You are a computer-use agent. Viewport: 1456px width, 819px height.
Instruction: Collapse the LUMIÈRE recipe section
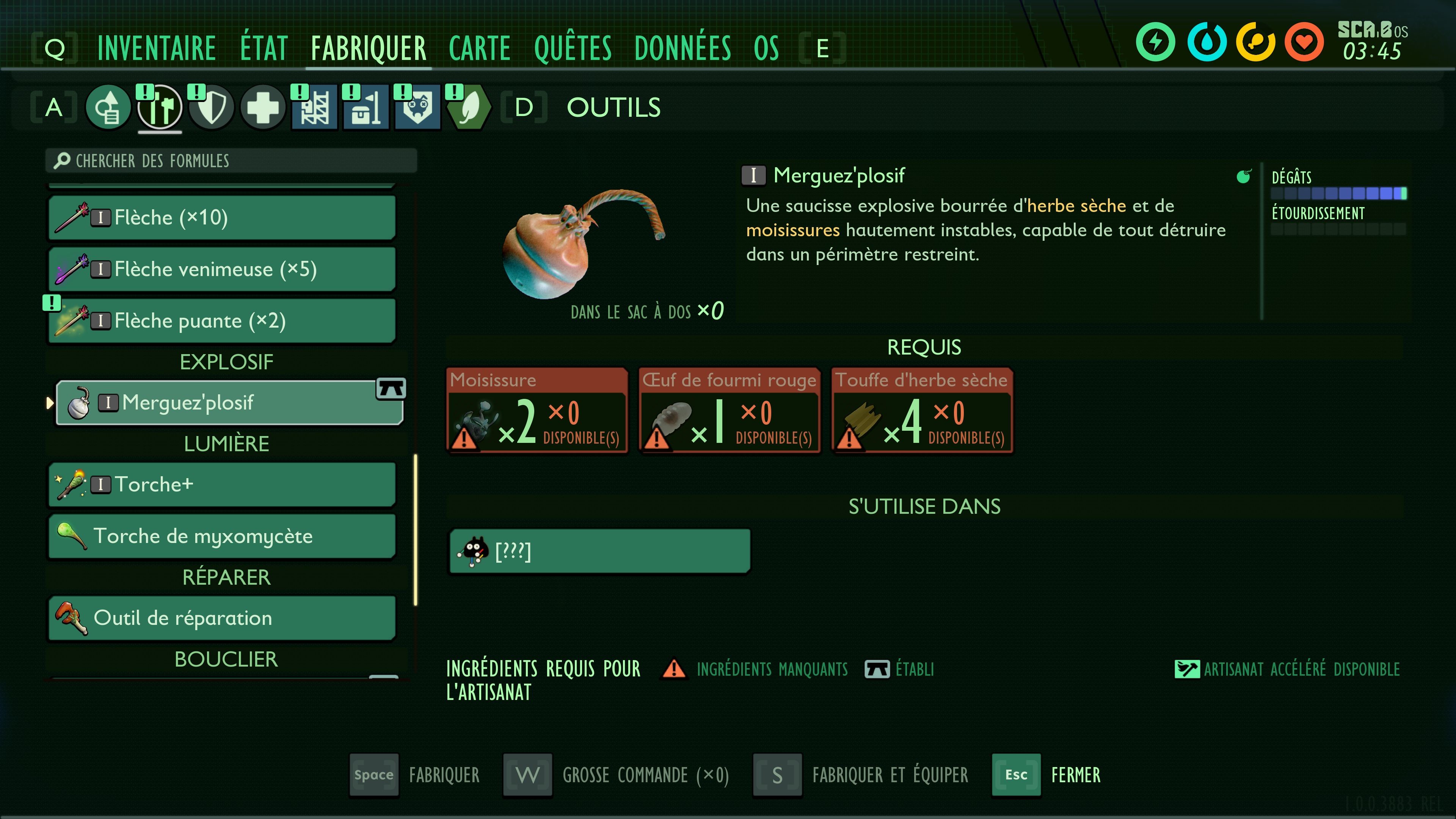click(x=226, y=444)
